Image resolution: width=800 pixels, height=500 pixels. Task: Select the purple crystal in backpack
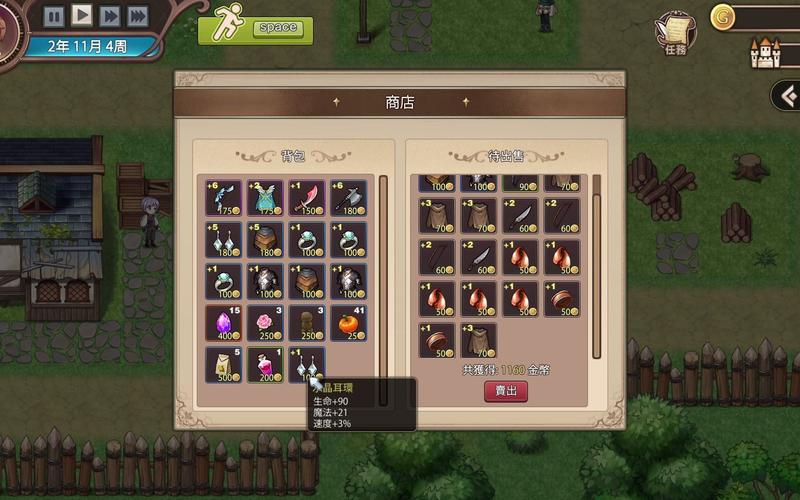point(223,324)
